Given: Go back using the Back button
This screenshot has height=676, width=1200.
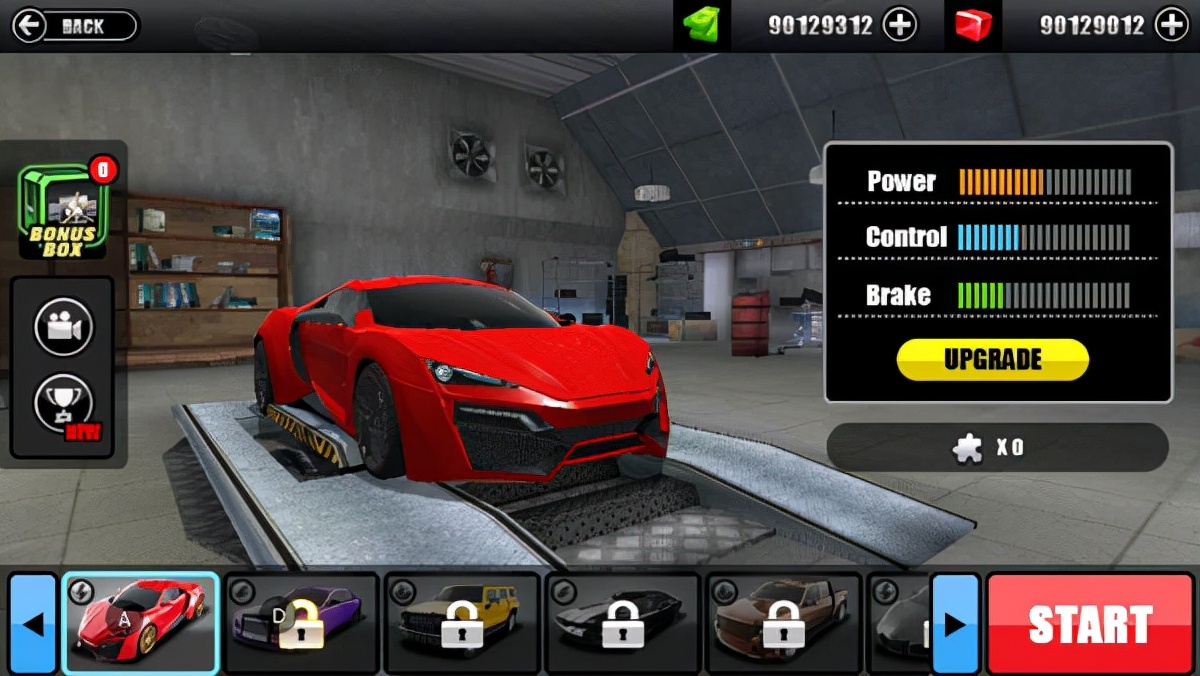Looking at the screenshot, I should click(74, 26).
